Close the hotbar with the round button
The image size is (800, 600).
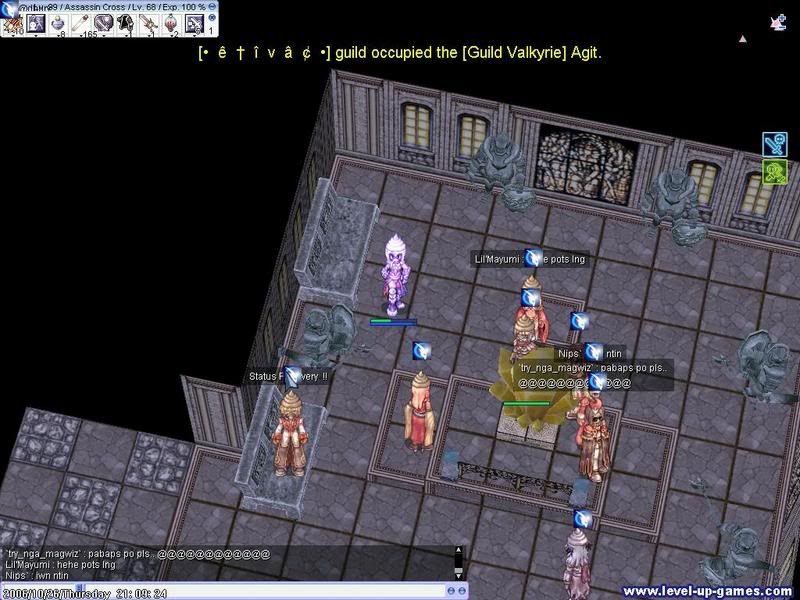tap(212, 15)
